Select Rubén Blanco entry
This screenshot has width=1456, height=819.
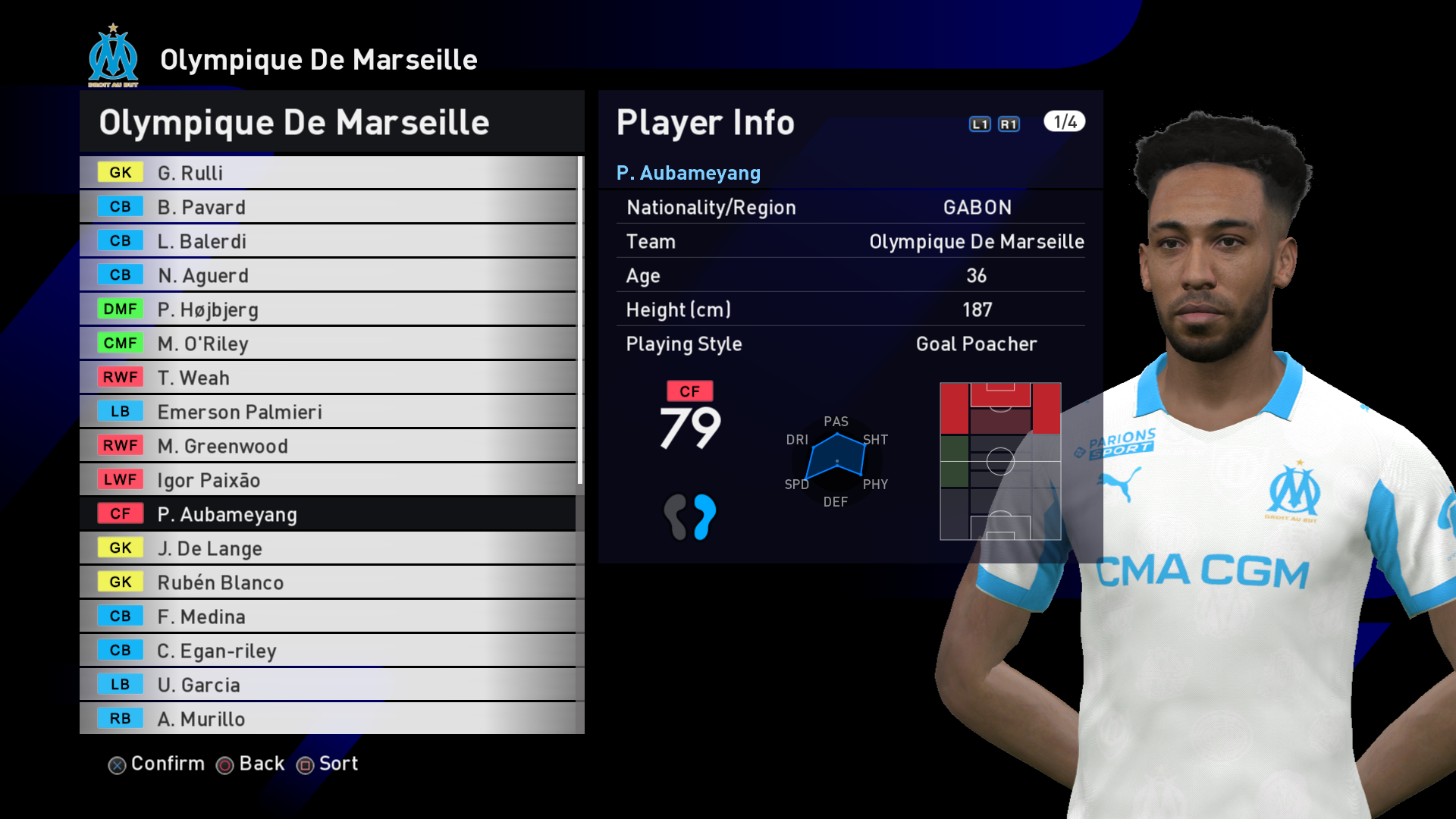[328, 582]
